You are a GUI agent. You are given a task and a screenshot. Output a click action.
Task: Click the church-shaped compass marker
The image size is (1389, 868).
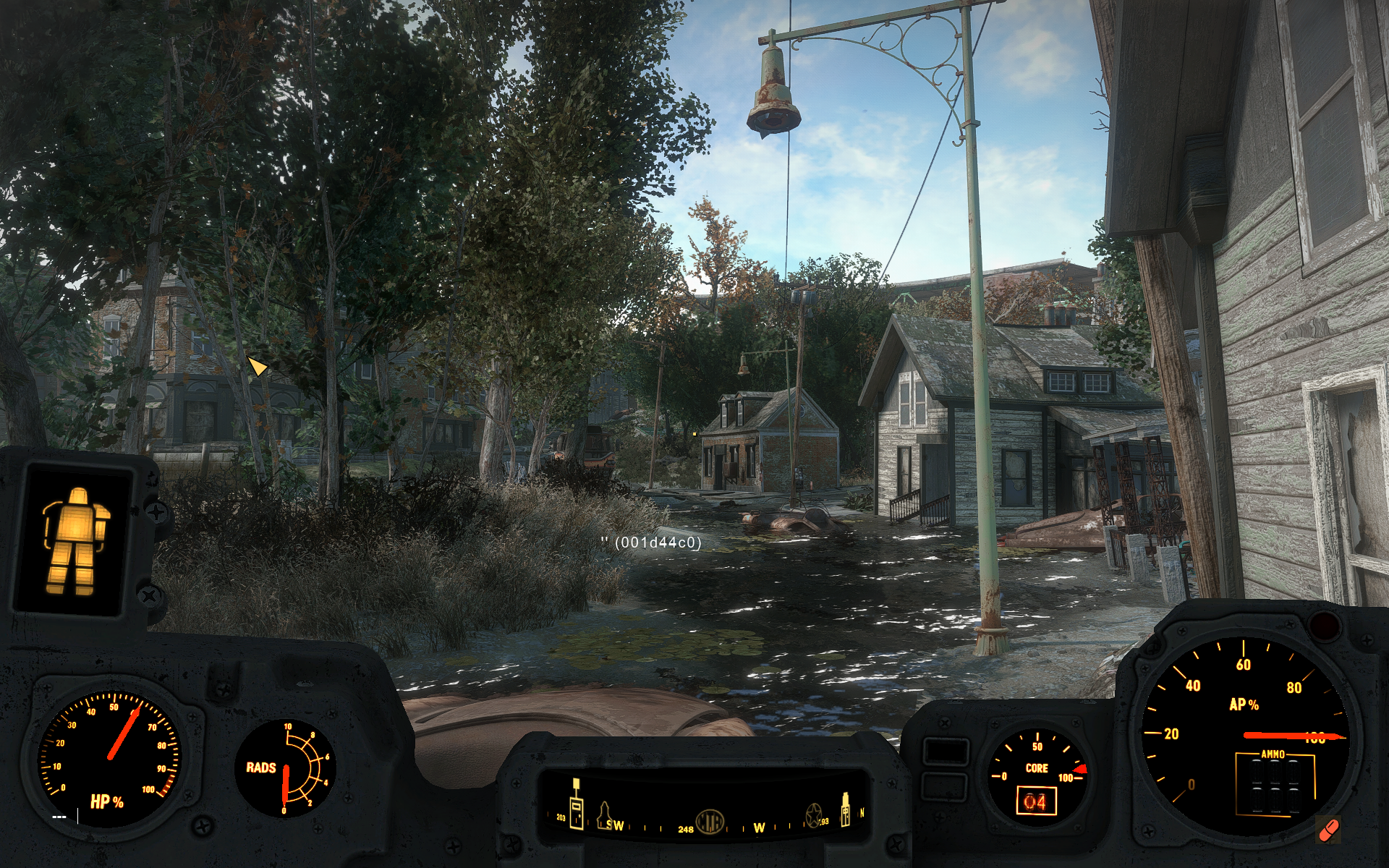click(604, 815)
